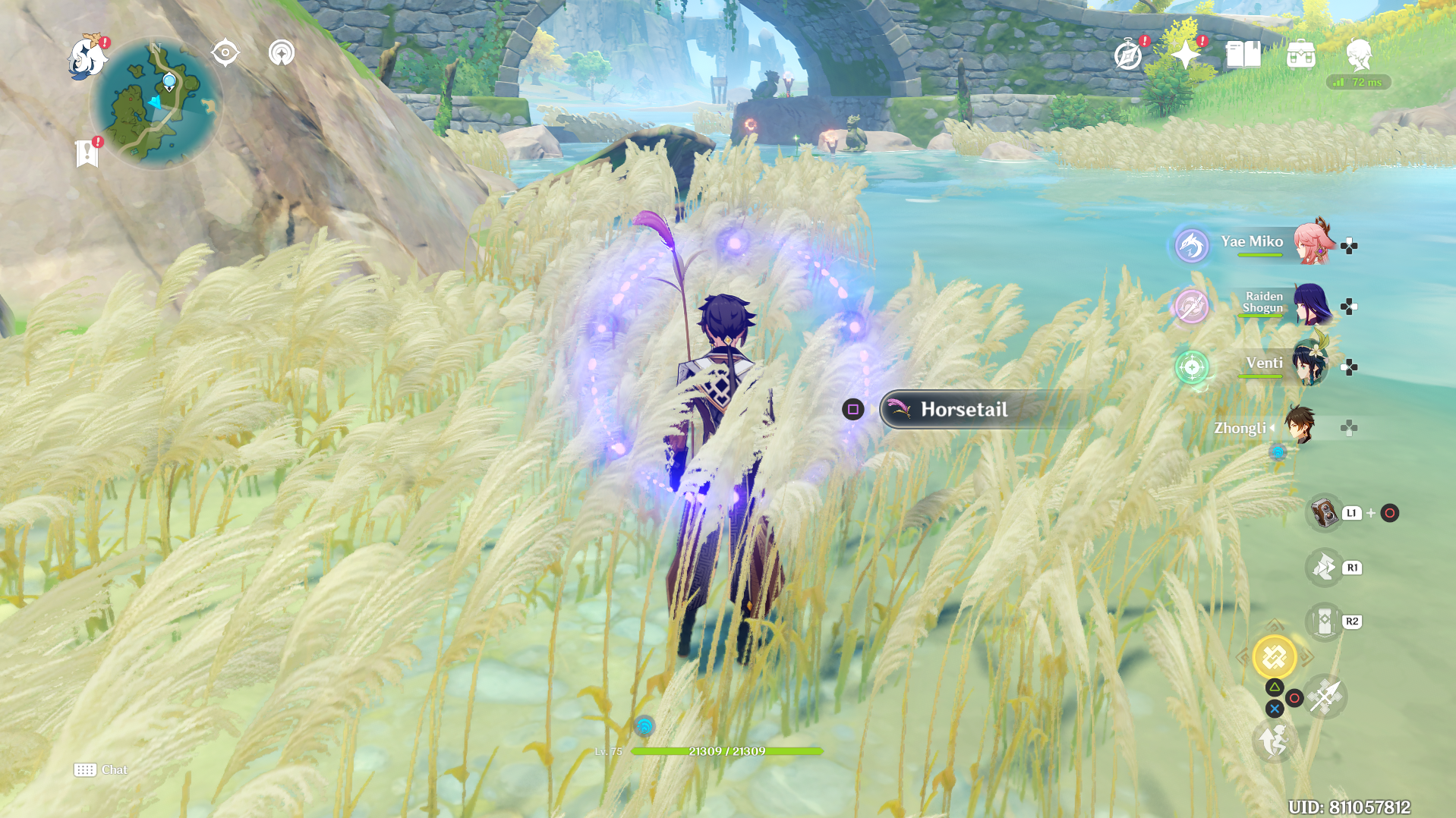The width and height of the screenshot is (1456, 818).
Task: Activate the yellow Elemental Skill icon
Action: (1275, 656)
